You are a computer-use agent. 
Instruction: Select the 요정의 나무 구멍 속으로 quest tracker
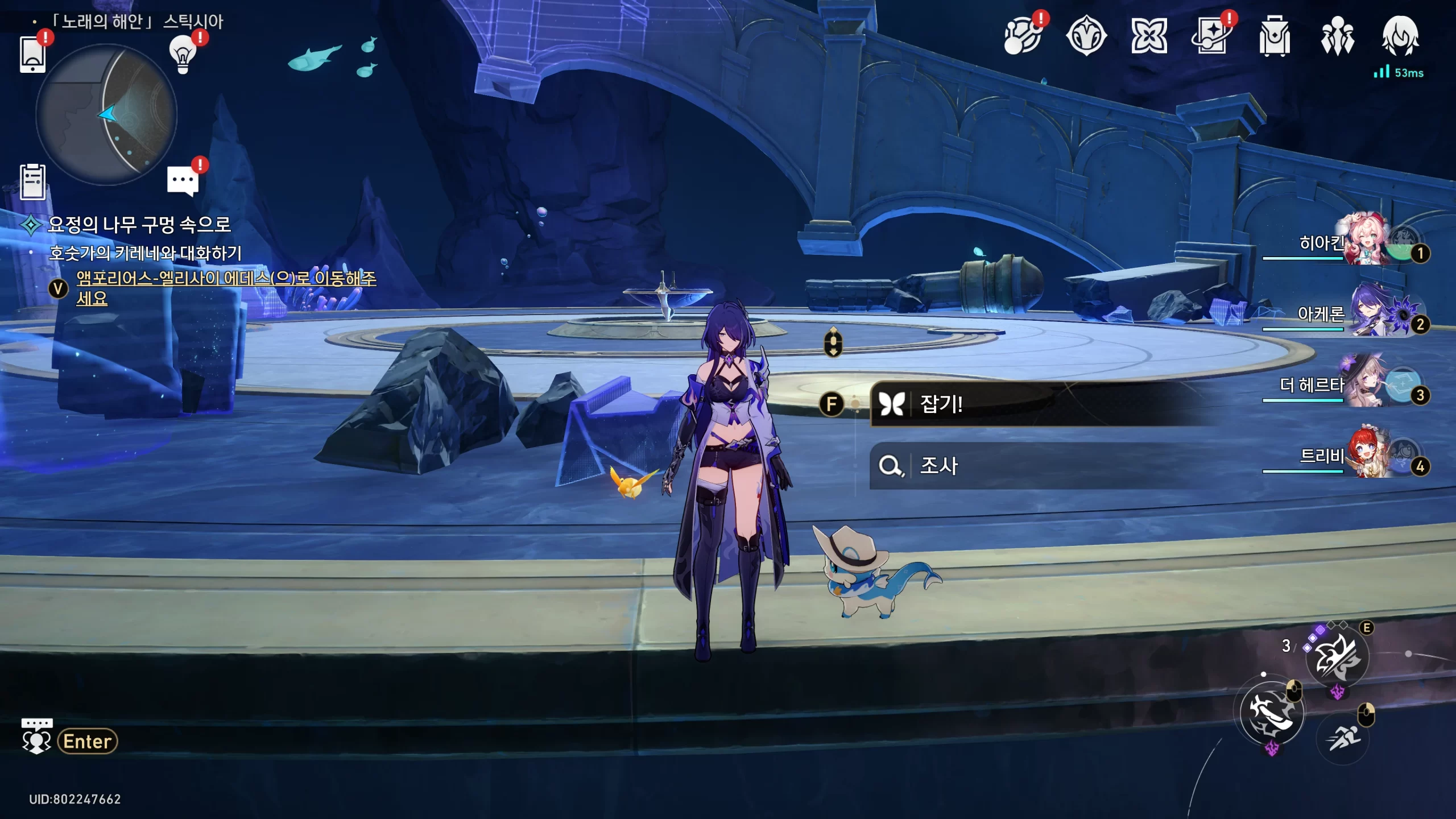tap(139, 225)
